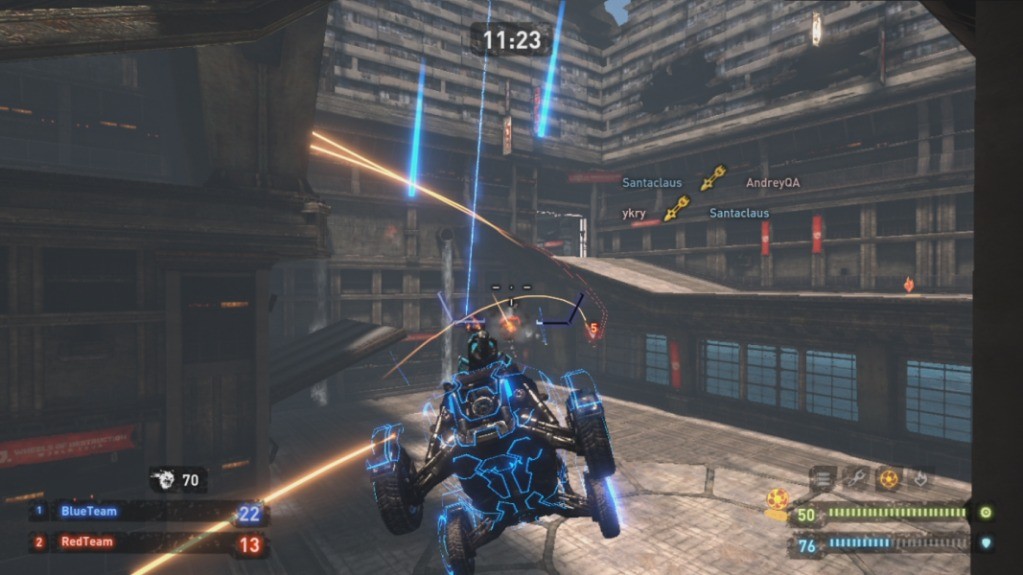The height and width of the screenshot is (575, 1023).
Task: Click the large orange mine ammo icon
Action: (777, 499)
